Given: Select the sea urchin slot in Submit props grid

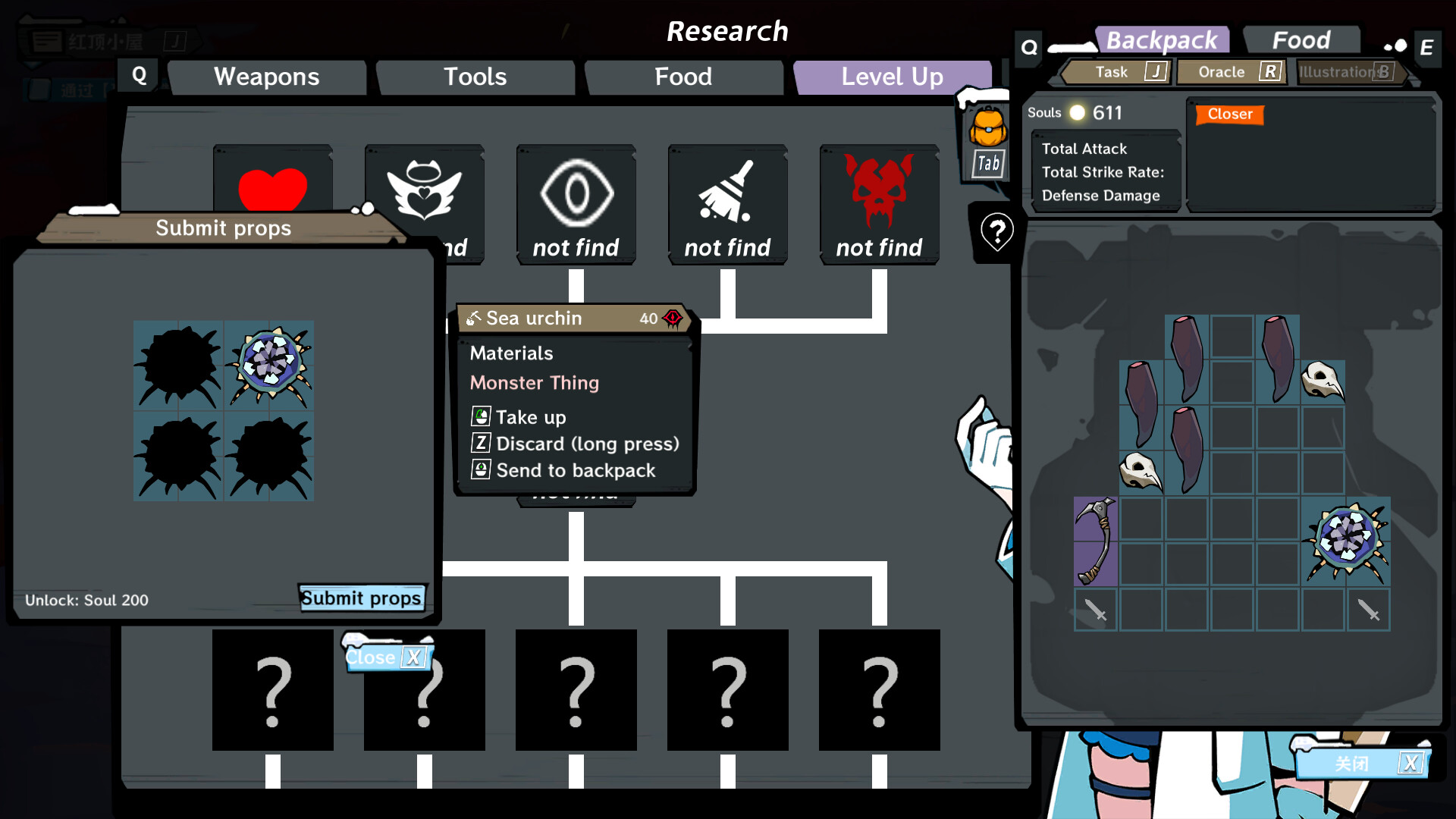Looking at the screenshot, I should click(x=268, y=366).
